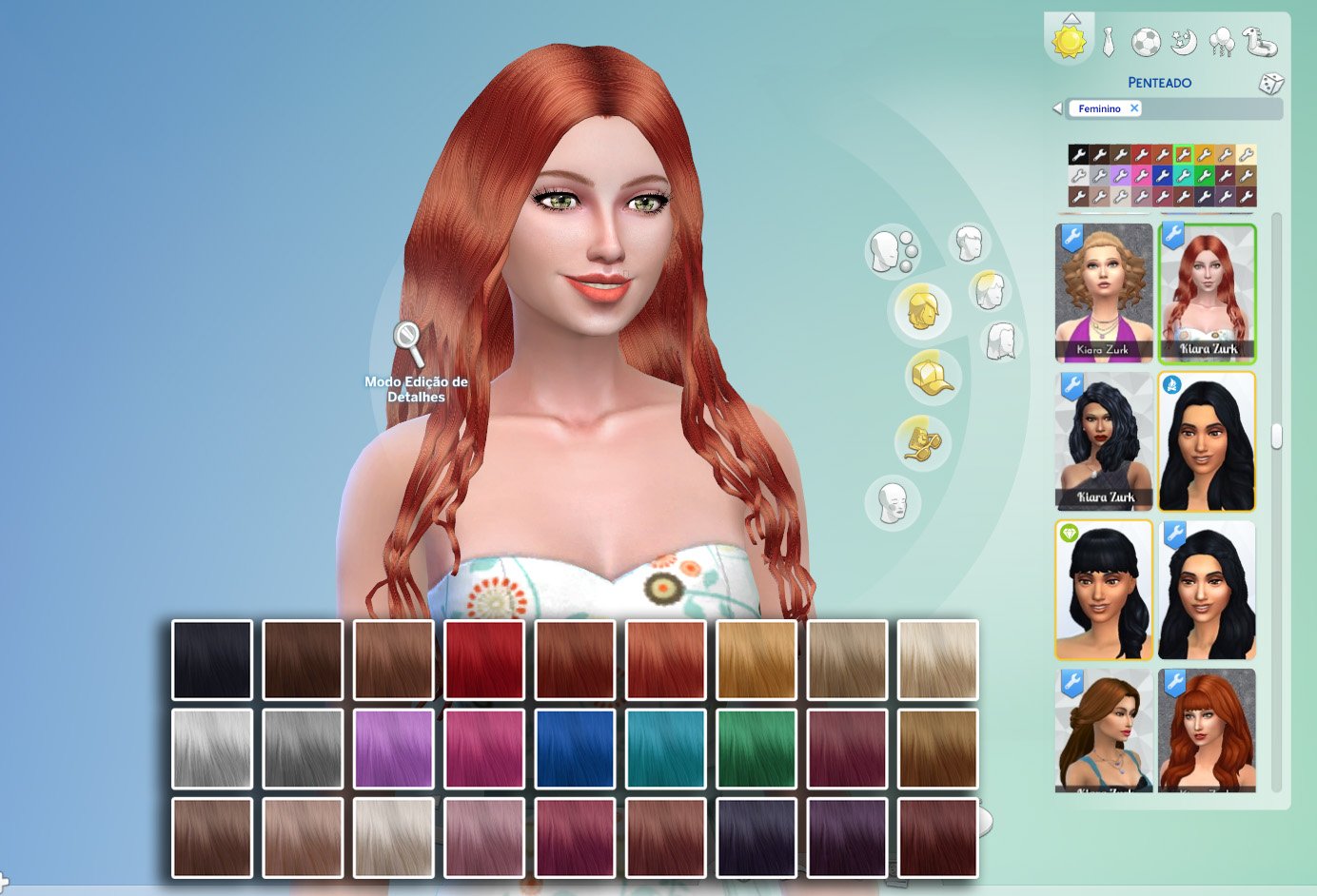Switch to the Sleepwear moon tab
This screenshot has height=896, width=1317.
click(1184, 42)
